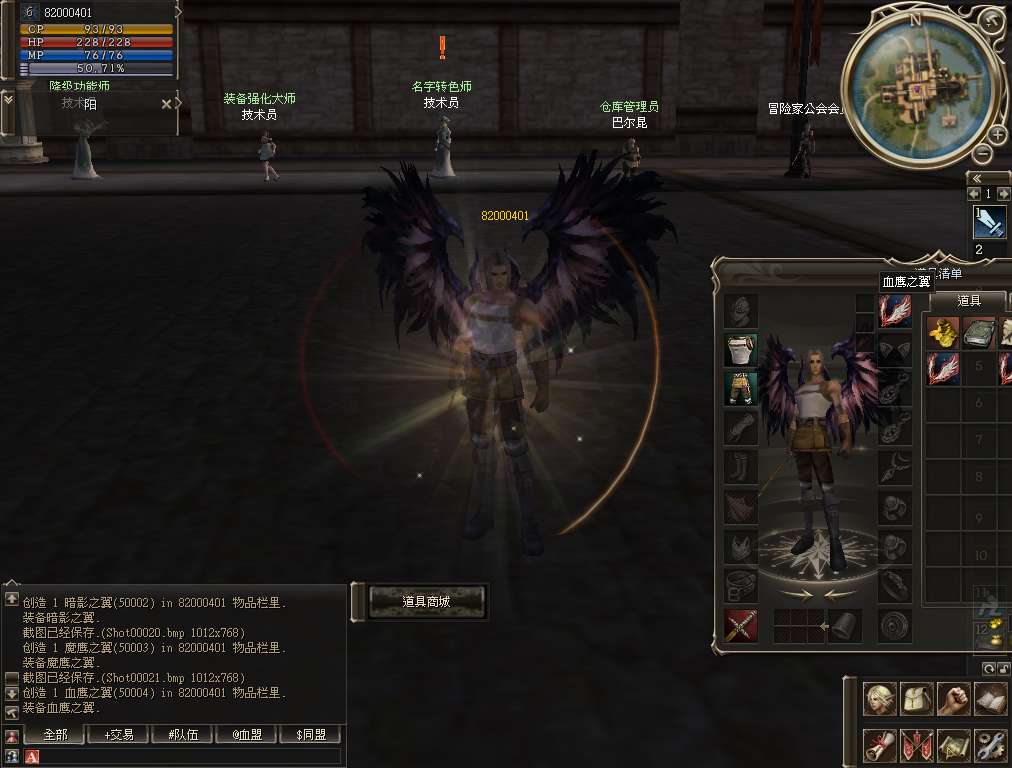Open the 道具商城 item shop
This screenshot has width=1012, height=768.
pyautogui.click(x=427, y=601)
